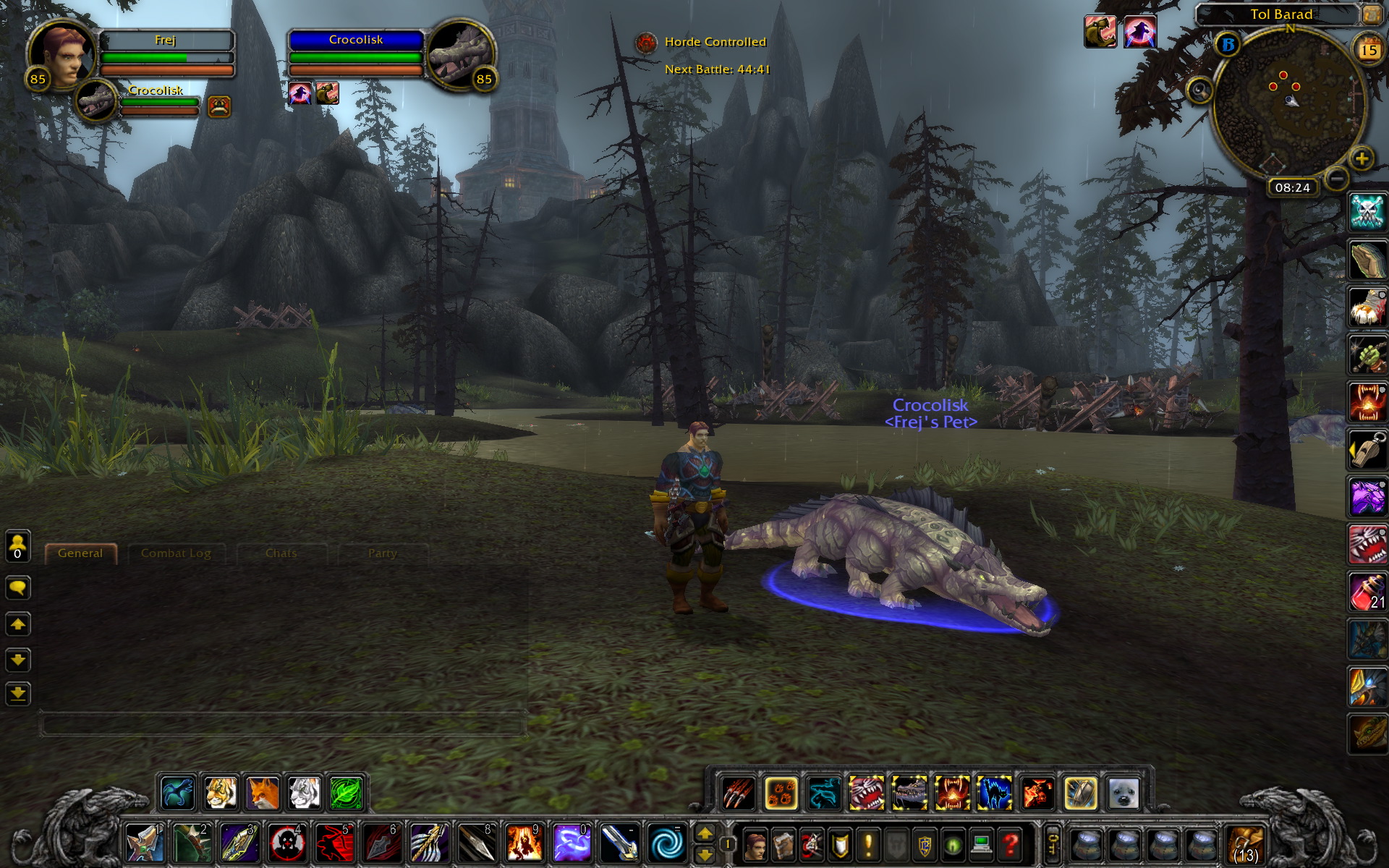The width and height of the screenshot is (1389, 868).
Task: Open the calendar showing day 15
Action: [x=1367, y=50]
